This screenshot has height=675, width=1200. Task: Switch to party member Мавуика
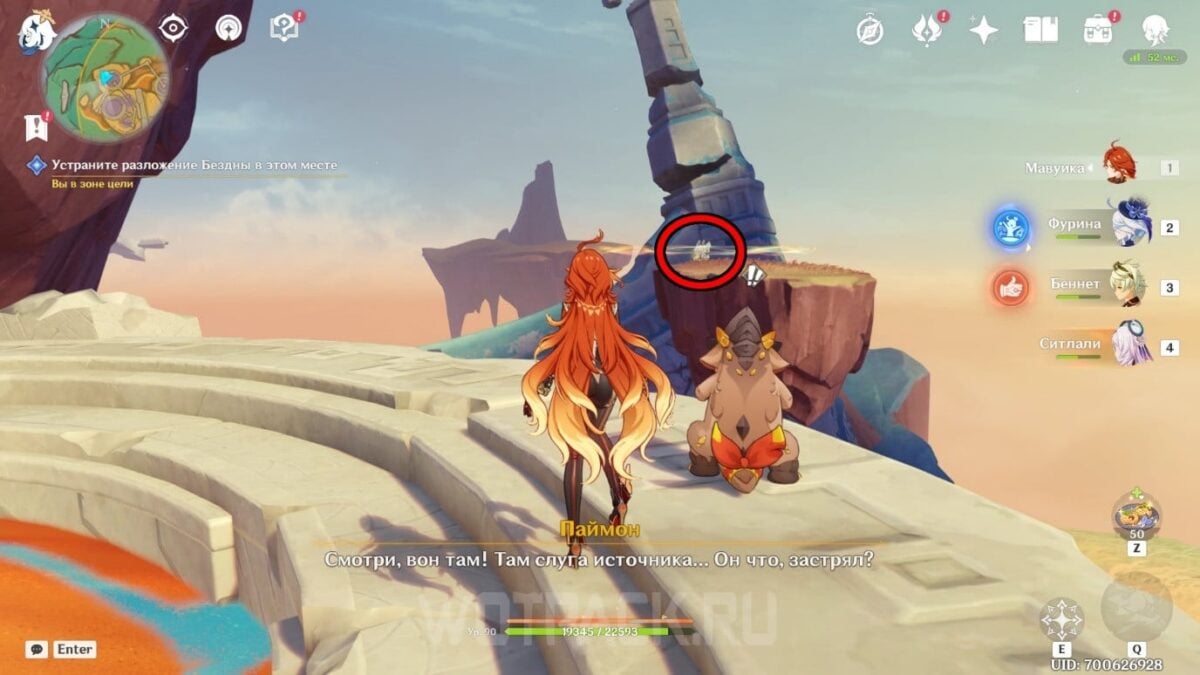pyautogui.click(x=1120, y=164)
